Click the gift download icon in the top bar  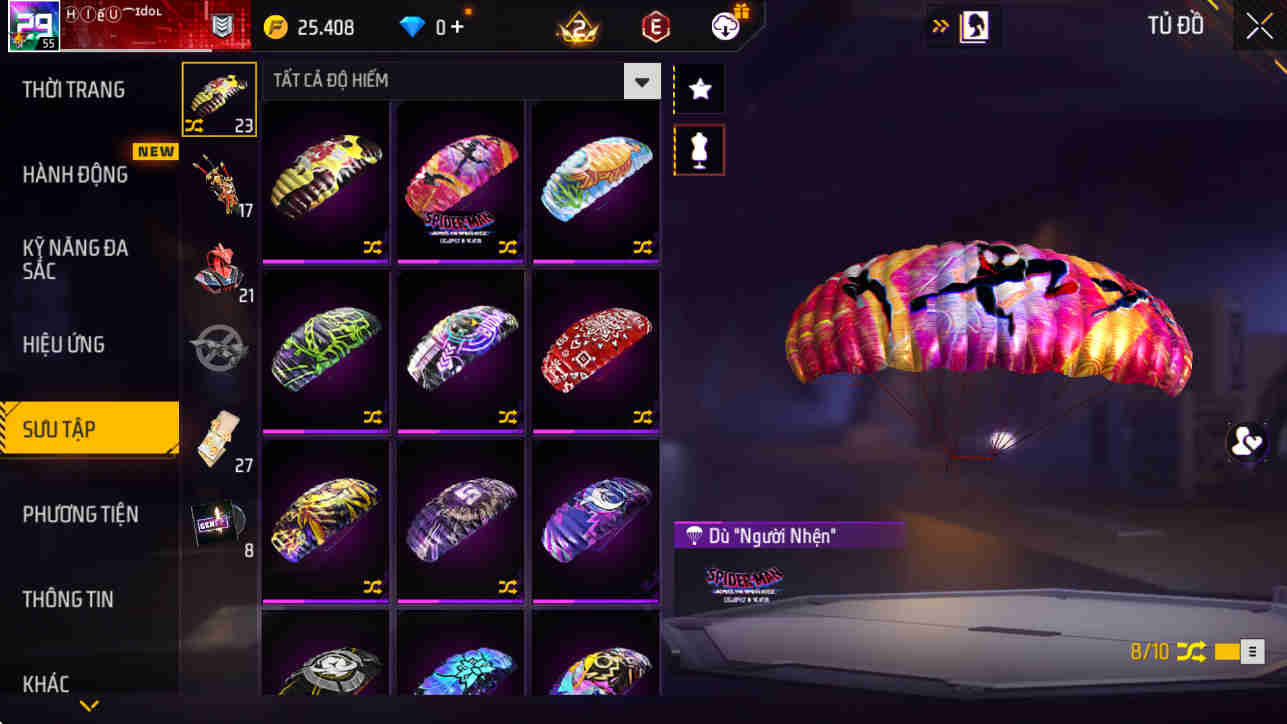point(724,26)
